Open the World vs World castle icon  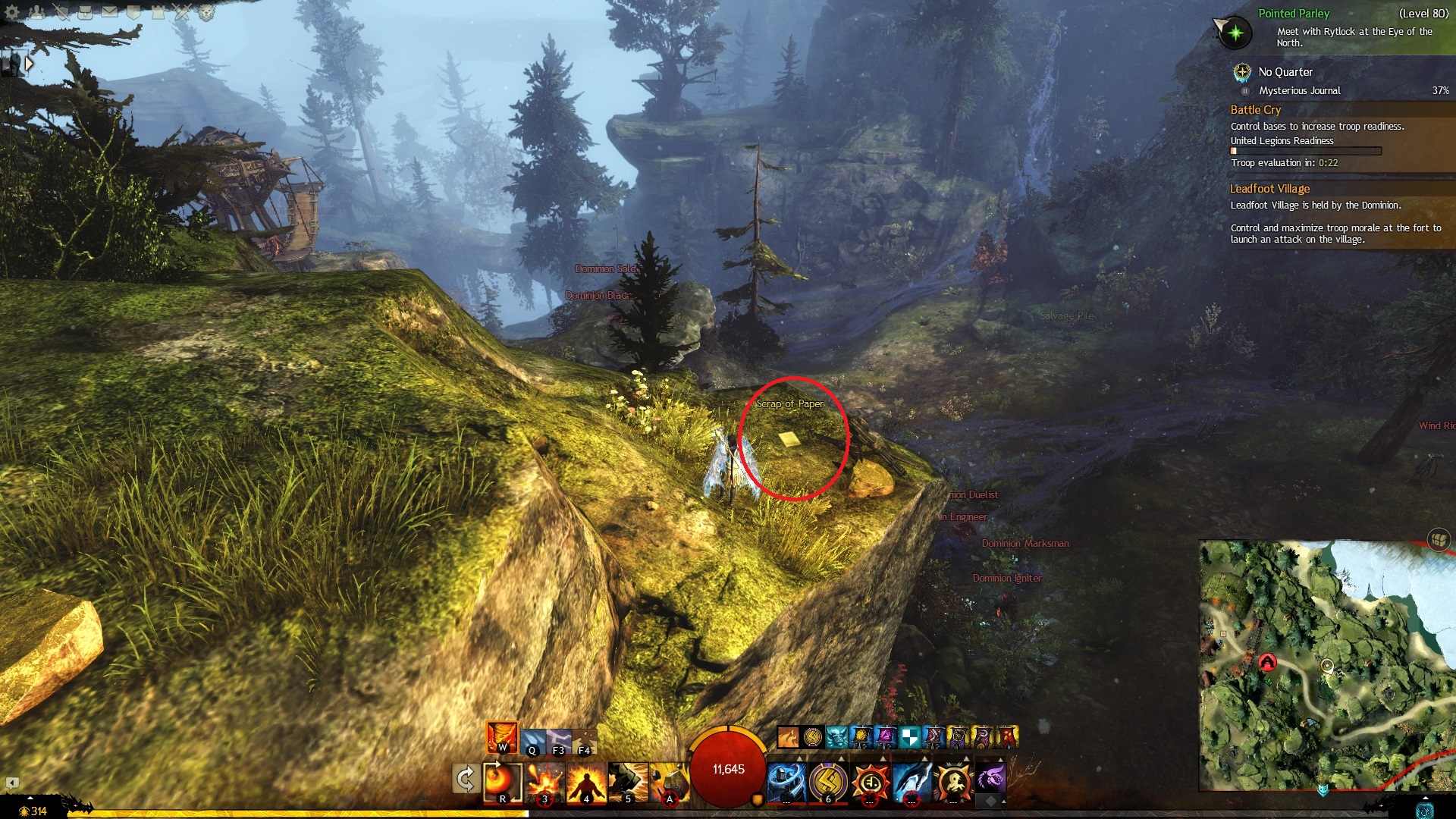click(x=158, y=11)
